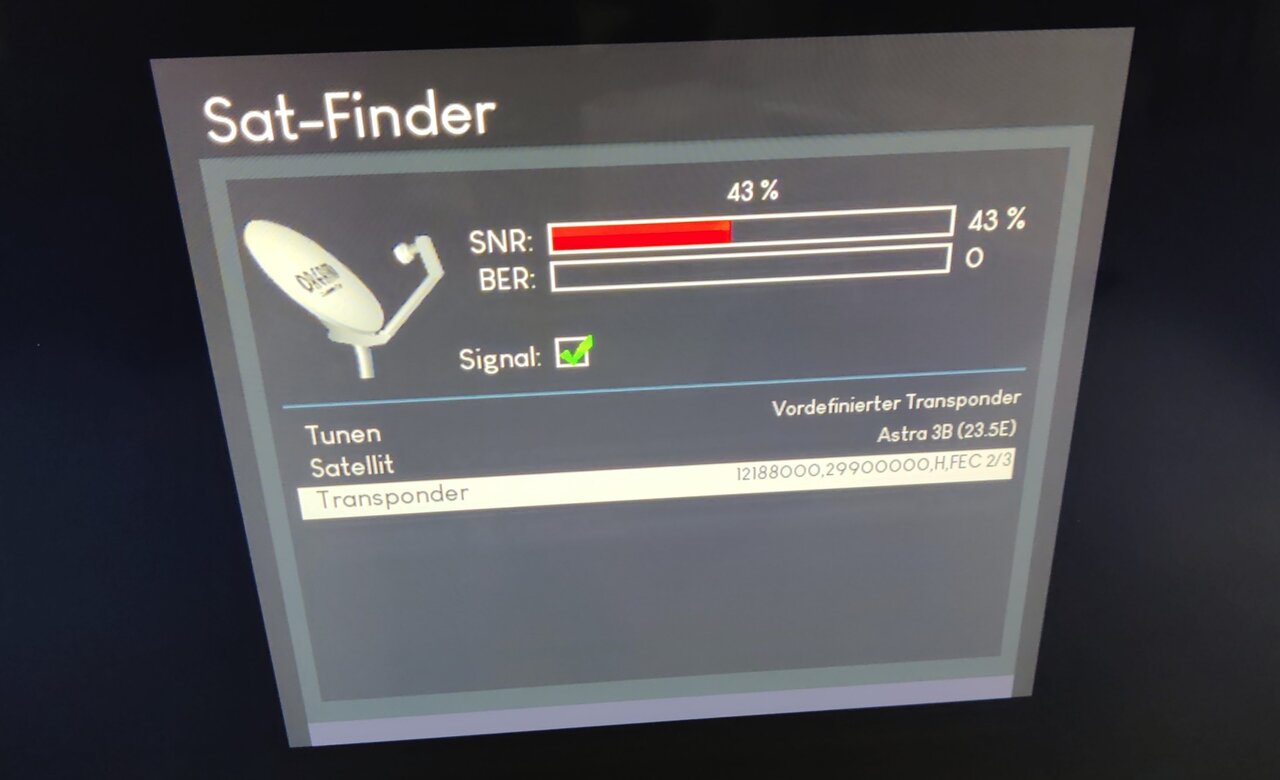Click the 43 % SNR value
Screen dimensions: 1280x780
coord(994,221)
